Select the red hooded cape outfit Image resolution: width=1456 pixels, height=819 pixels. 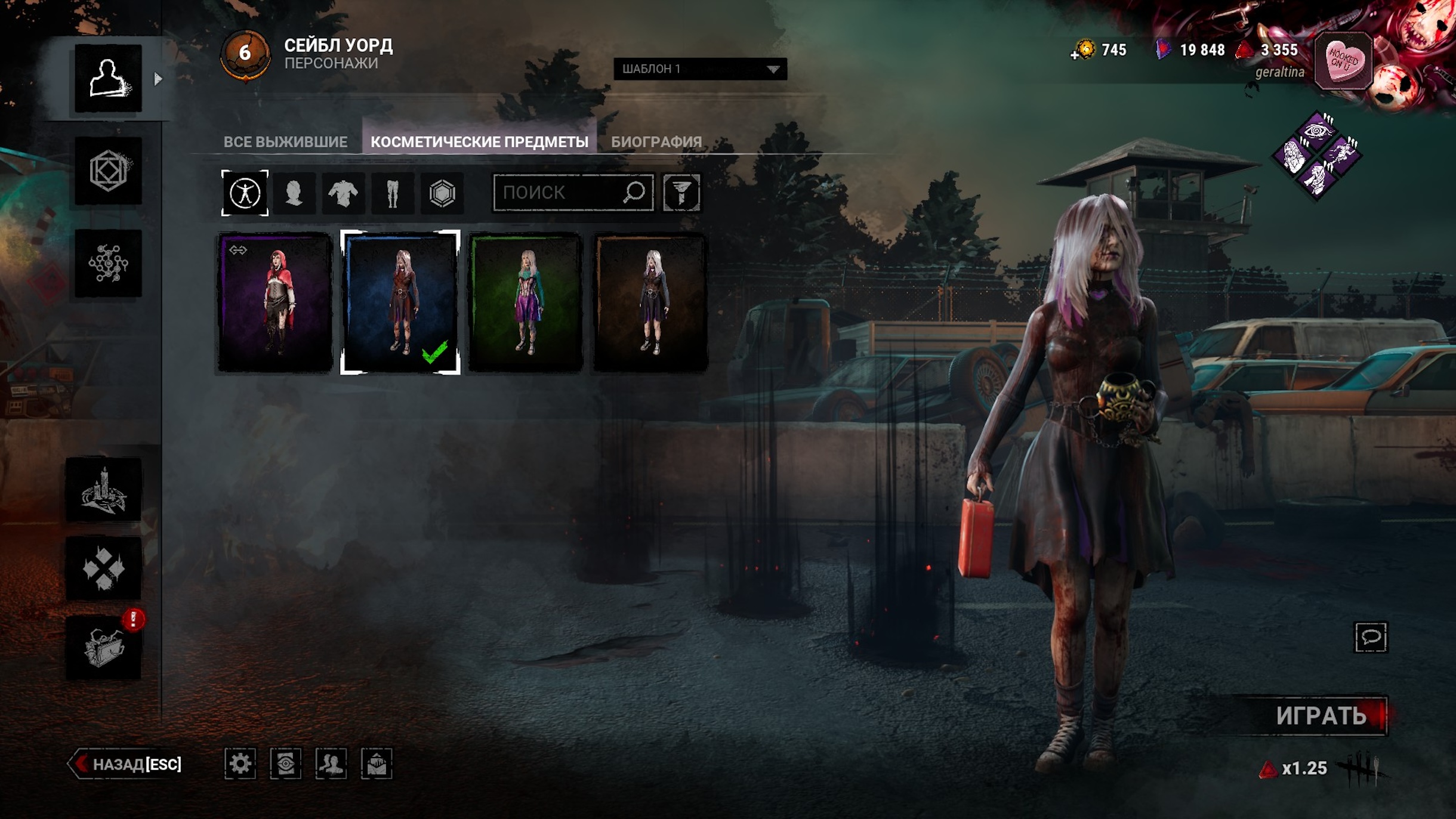[275, 302]
